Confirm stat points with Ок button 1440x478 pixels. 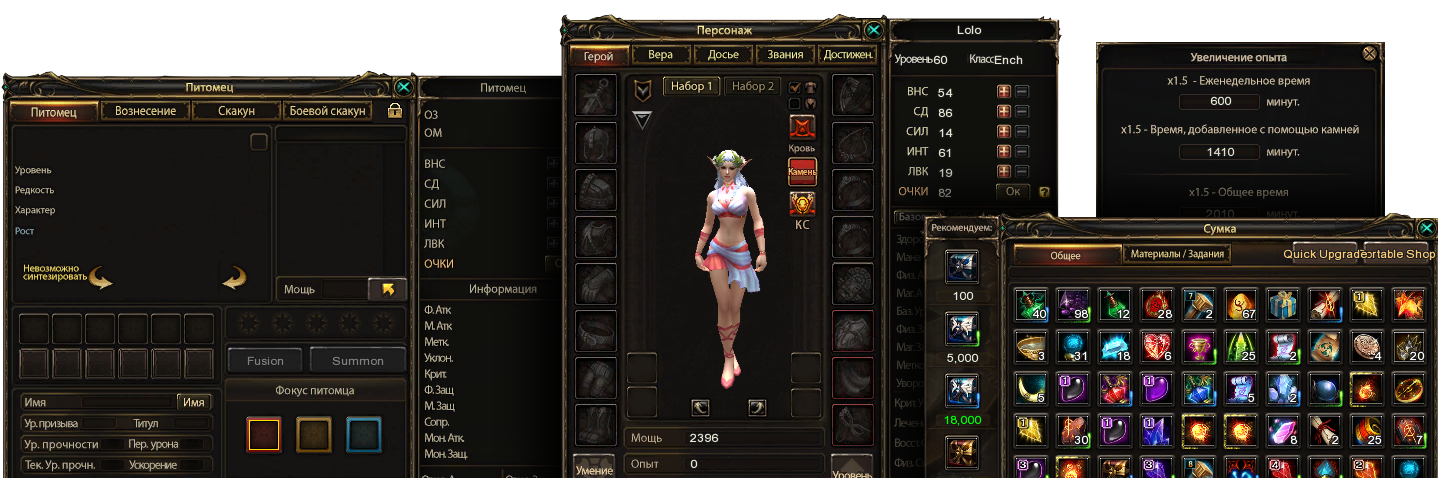(1012, 191)
